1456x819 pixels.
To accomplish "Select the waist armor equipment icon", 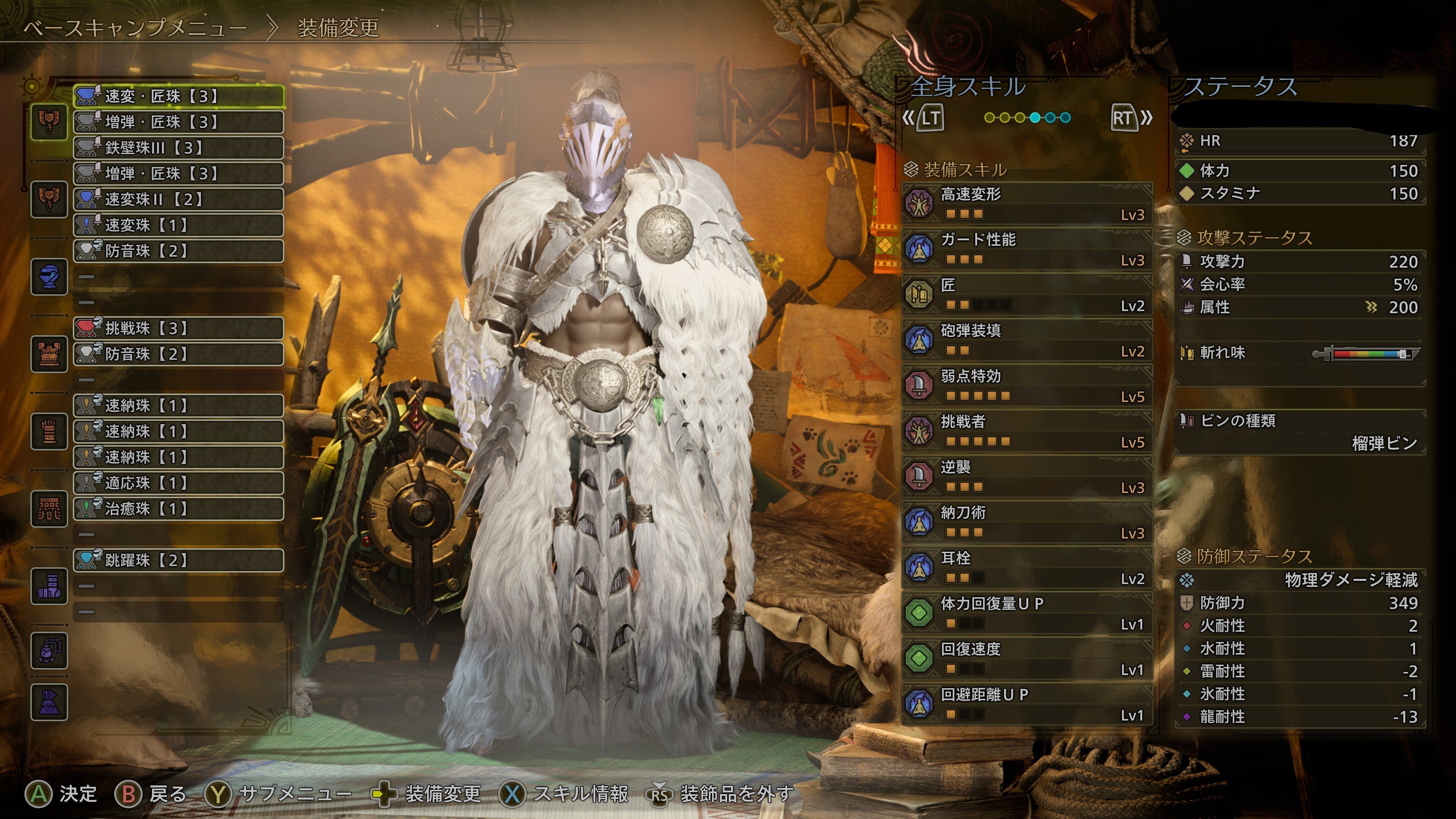I will point(49,509).
